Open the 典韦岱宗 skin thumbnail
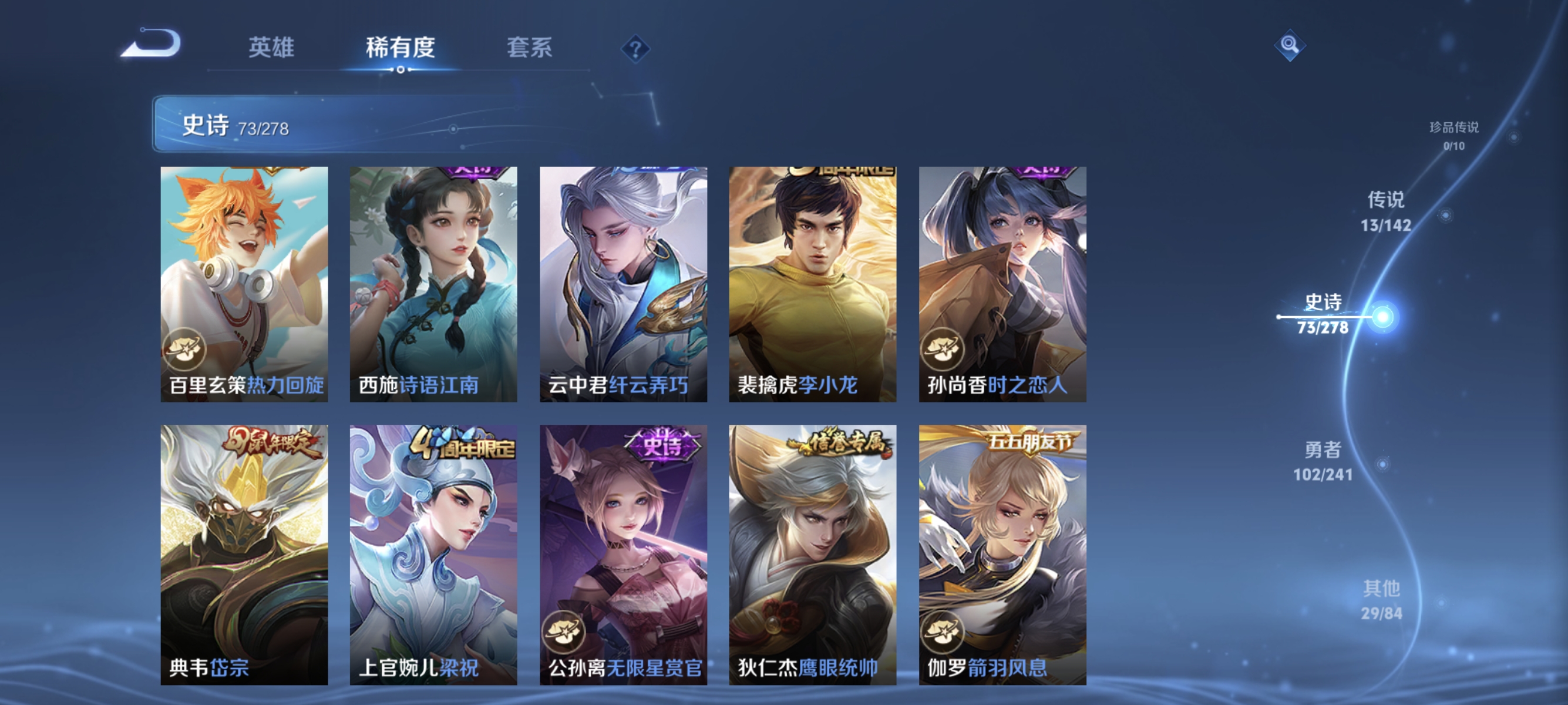 coord(245,551)
